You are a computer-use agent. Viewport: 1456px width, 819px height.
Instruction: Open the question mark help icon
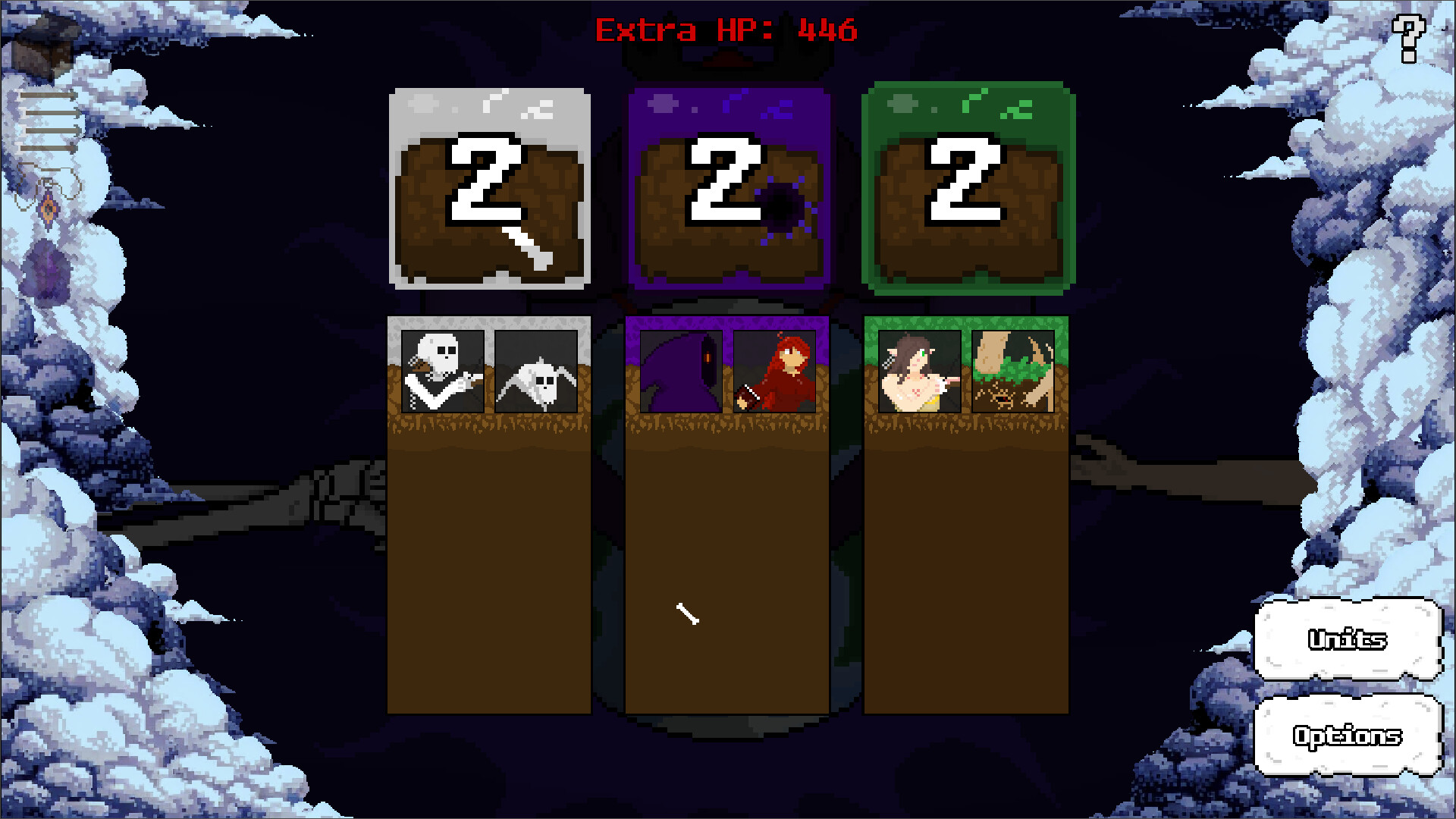coord(1408,36)
